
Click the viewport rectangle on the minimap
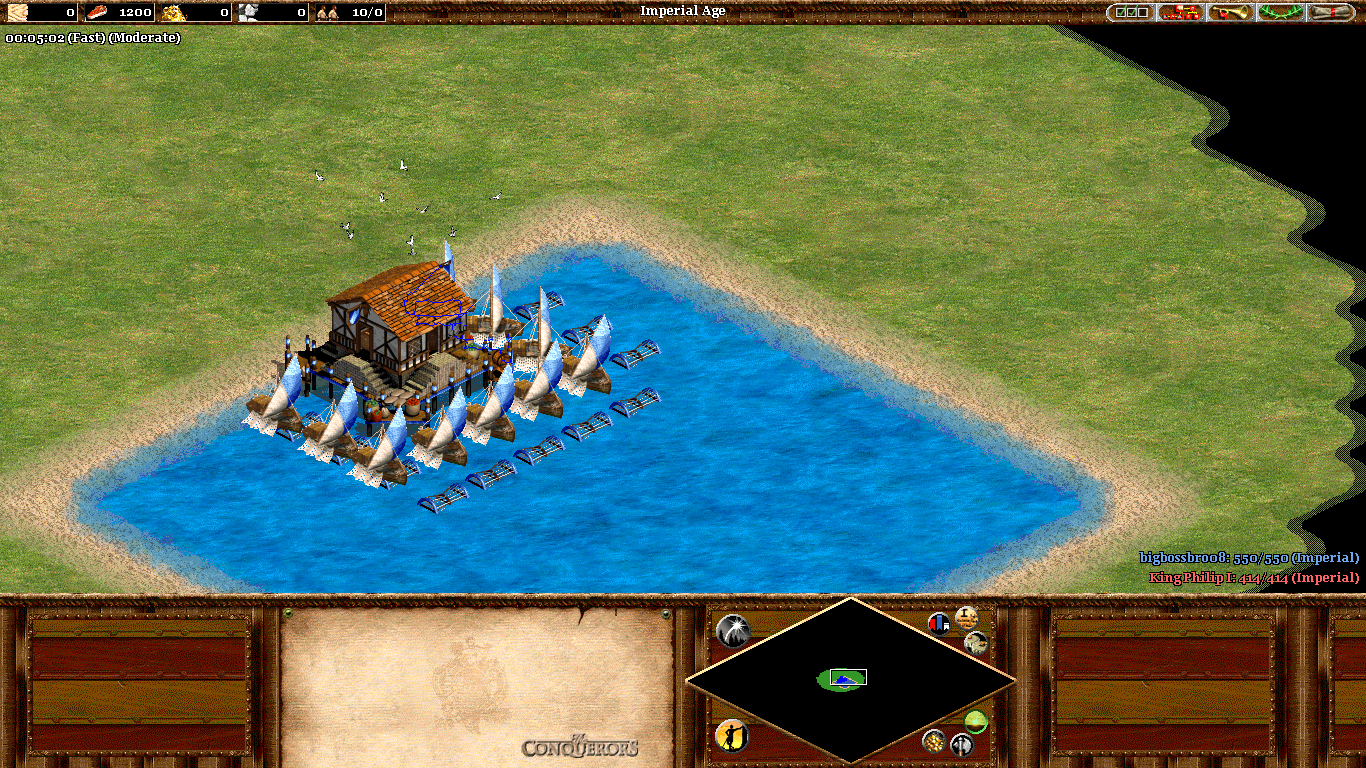click(x=848, y=677)
